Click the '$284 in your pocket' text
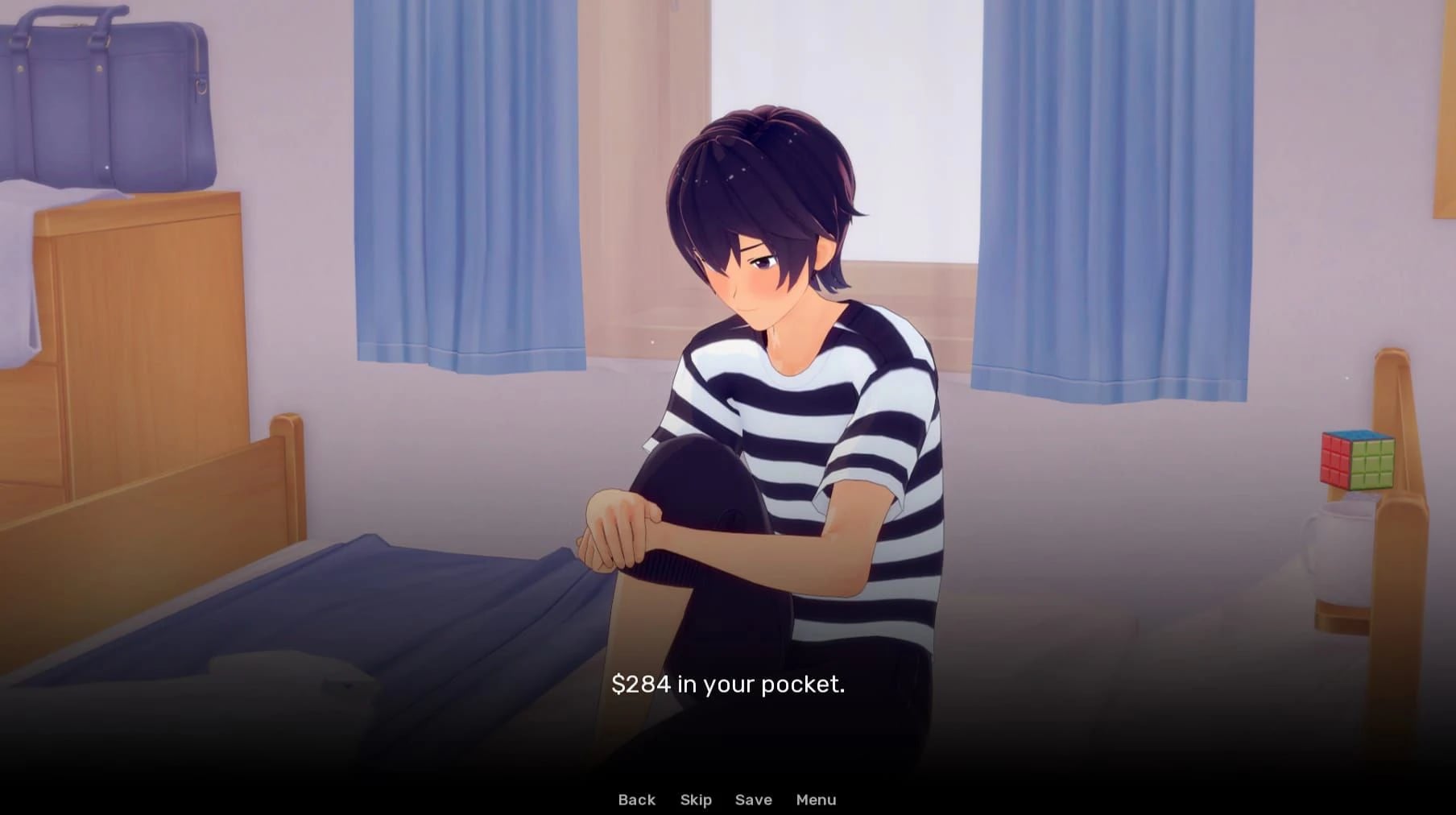The image size is (1456, 815). 729,685
